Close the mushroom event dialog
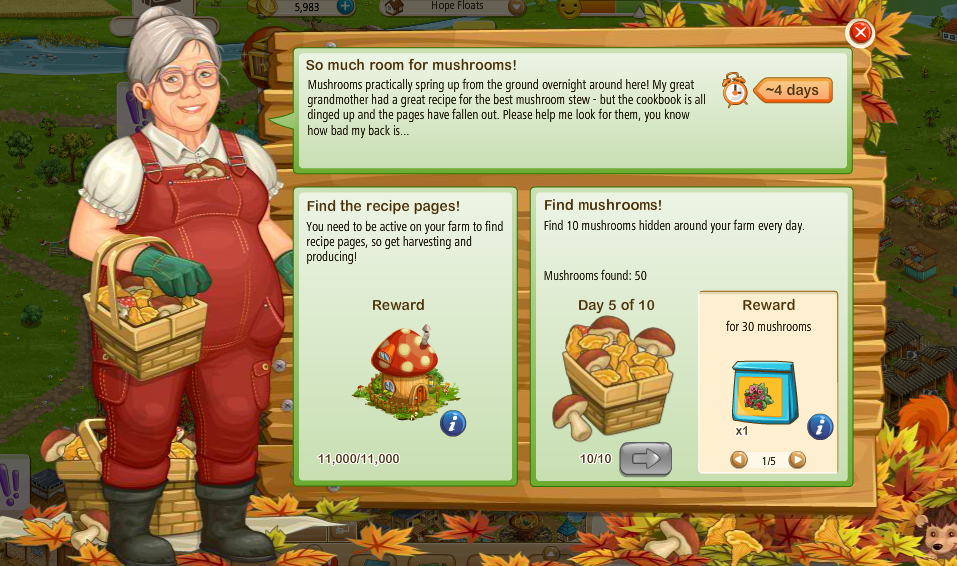The width and height of the screenshot is (957, 566). (x=860, y=34)
